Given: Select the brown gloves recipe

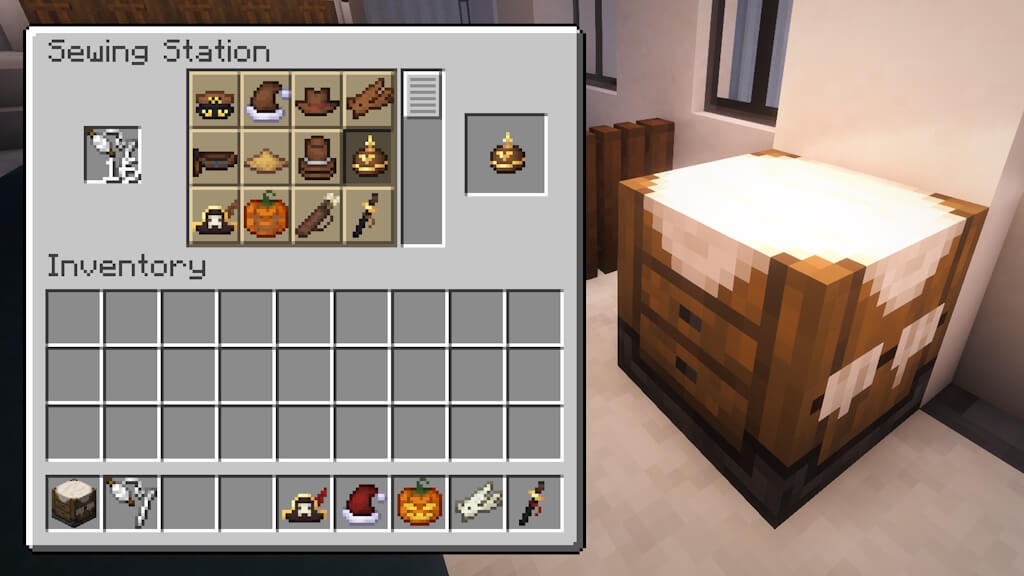Looking at the screenshot, I should coord(370,100).
